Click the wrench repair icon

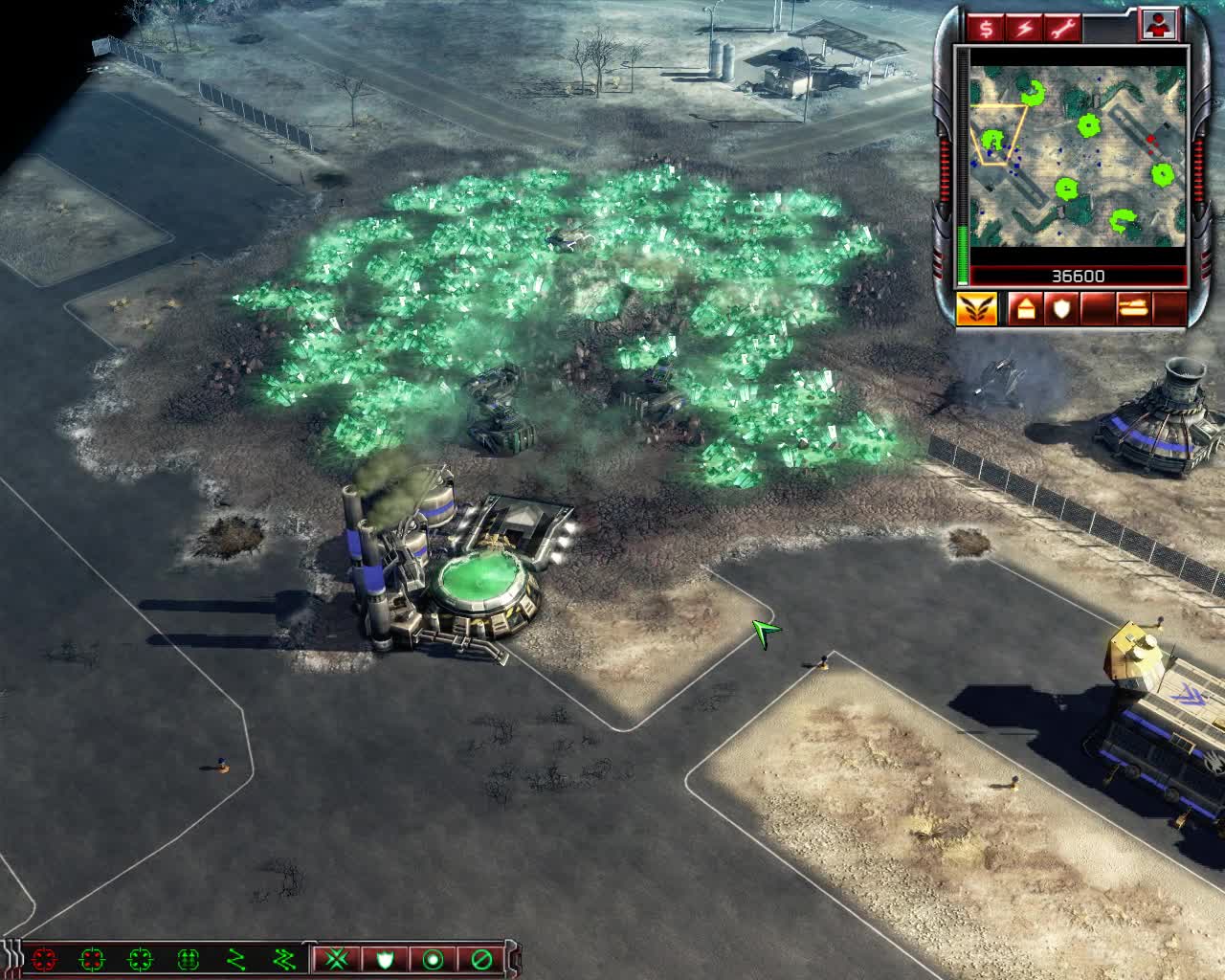point(1064,28)
